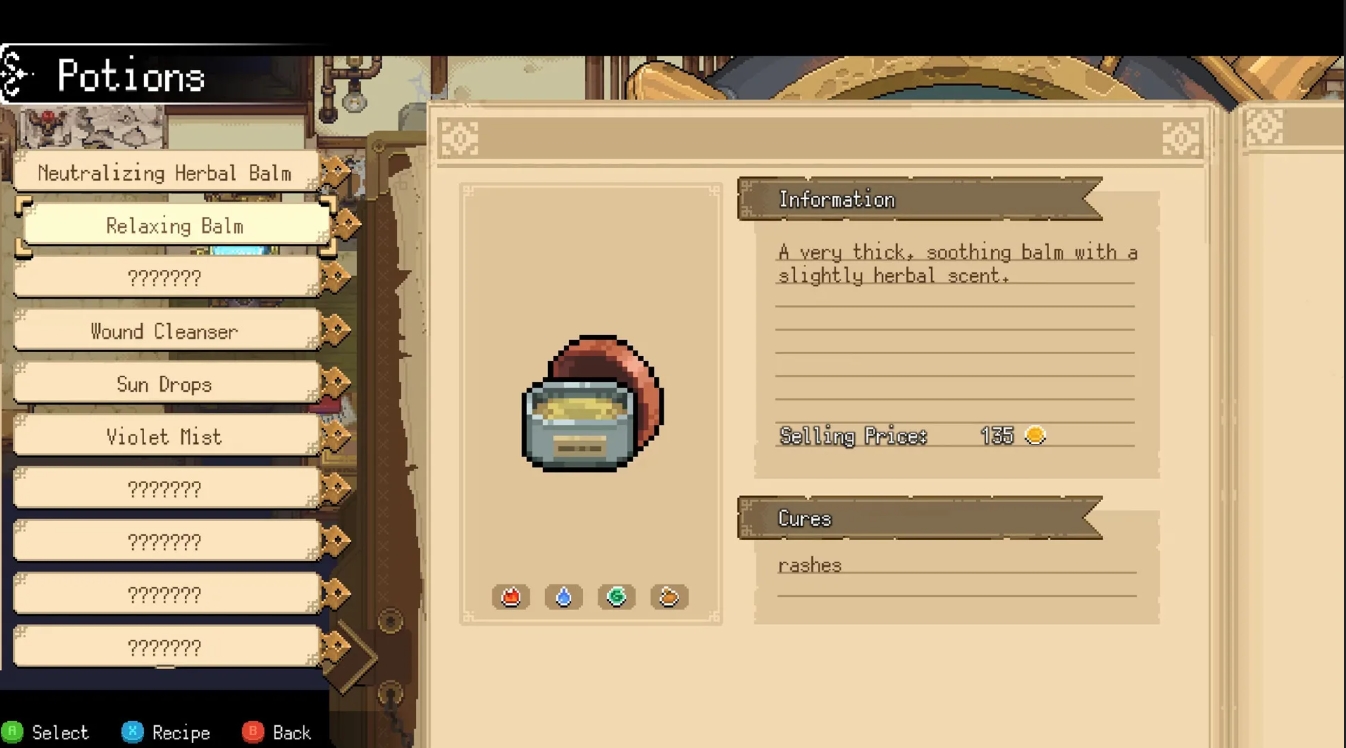The height and width of the screenshot is (748, 1346).
Task: Select Neutralizing Herbal Balm from the list
Action: (164, 172)
